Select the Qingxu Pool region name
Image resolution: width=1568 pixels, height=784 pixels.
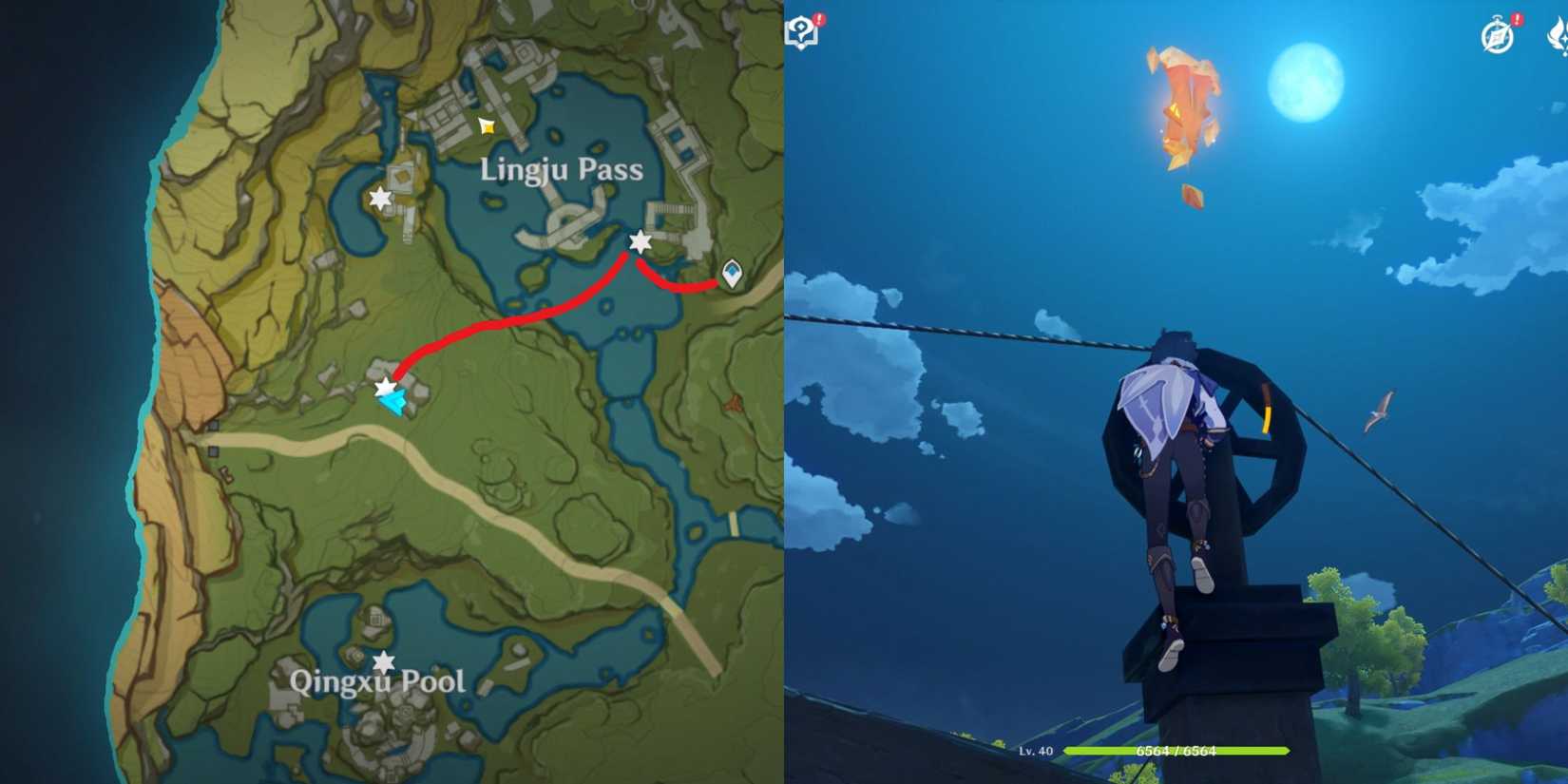[x=376, y=680]
